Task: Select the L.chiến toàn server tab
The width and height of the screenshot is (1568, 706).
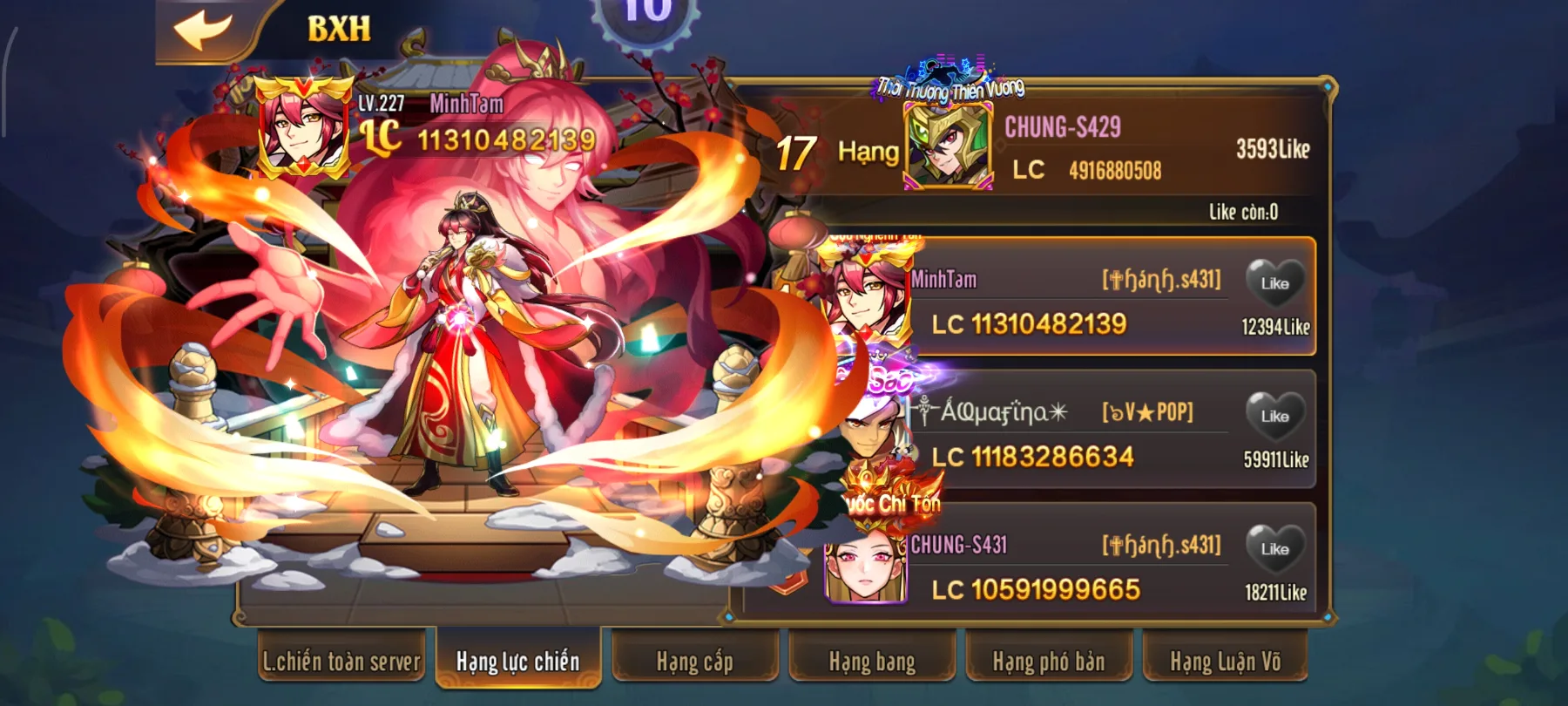Action: pos(341,662)
